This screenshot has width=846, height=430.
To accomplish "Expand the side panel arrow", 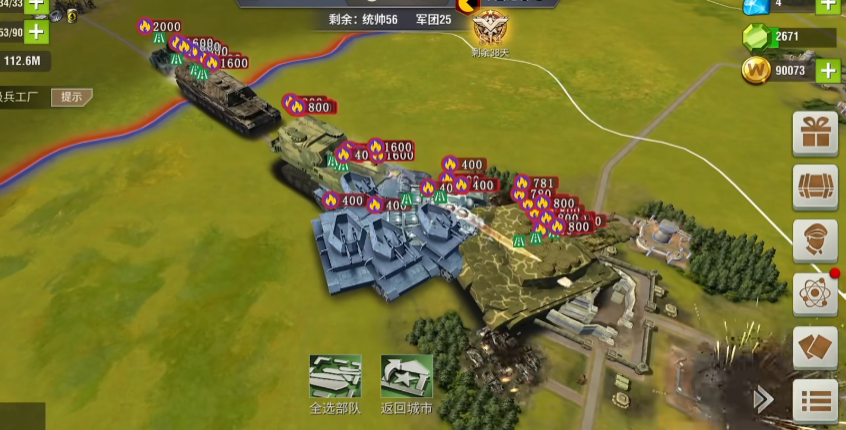I will 764,400.
